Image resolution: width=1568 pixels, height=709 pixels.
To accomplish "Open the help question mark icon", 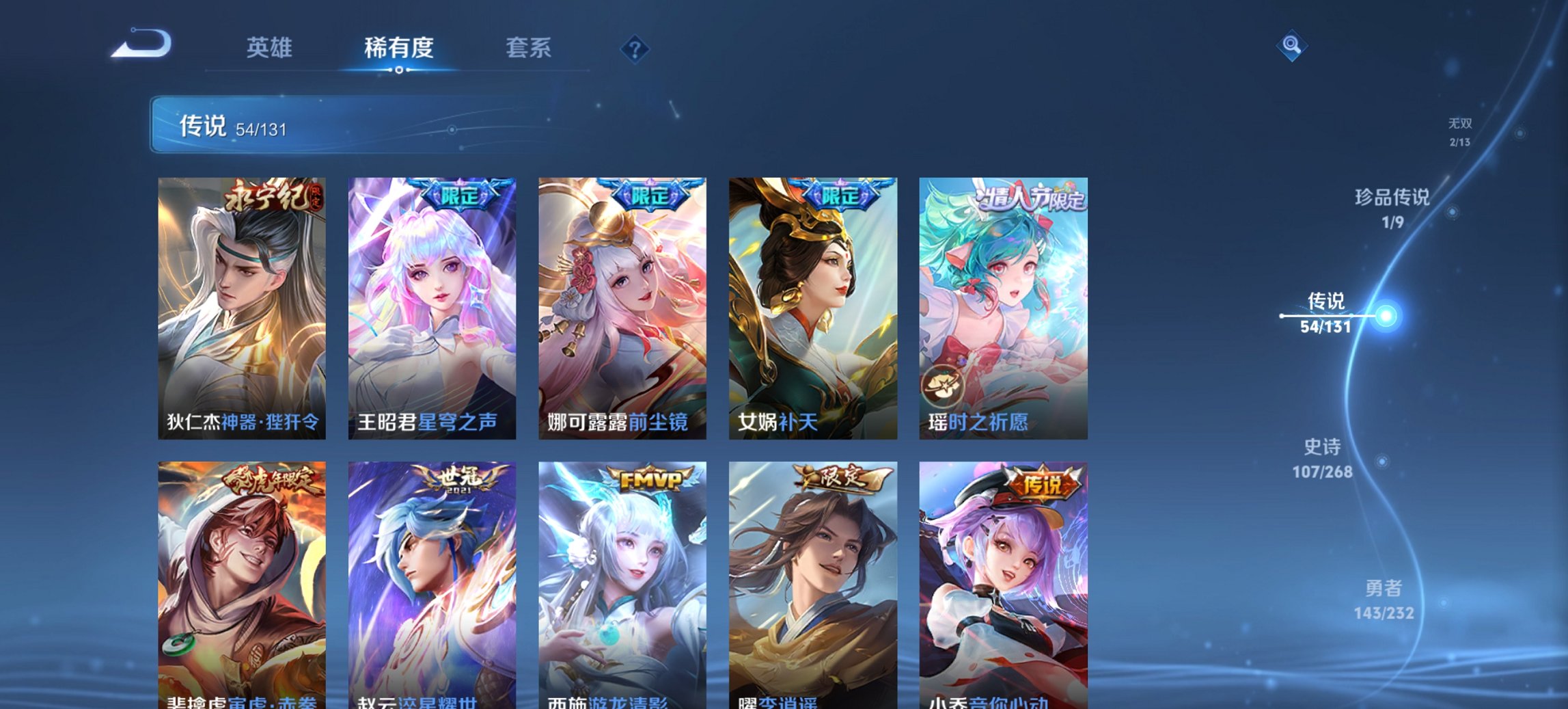I will coord(632,48).
